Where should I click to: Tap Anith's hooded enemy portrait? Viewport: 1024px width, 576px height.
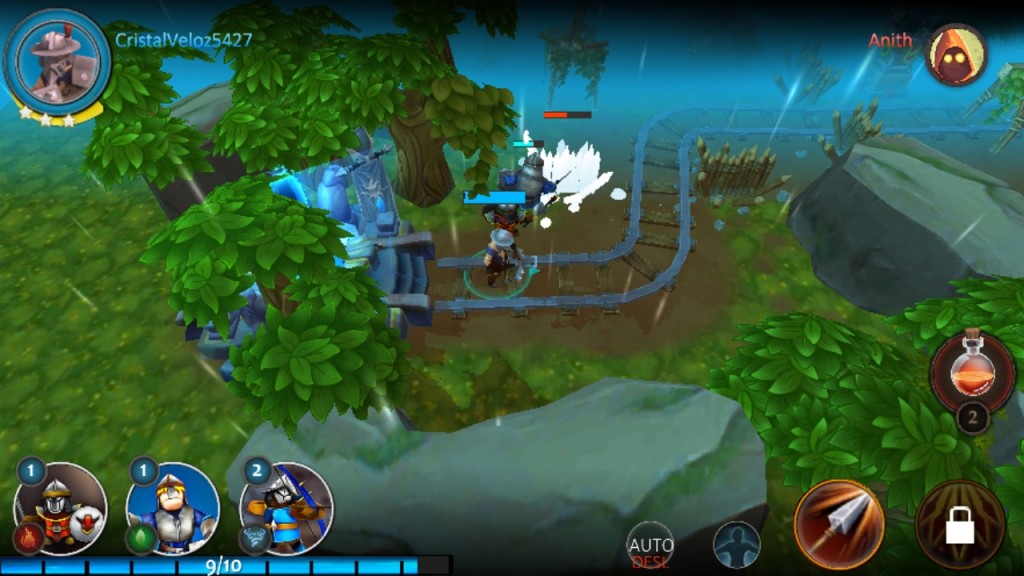pyautogui.click(x=955, y=54)
